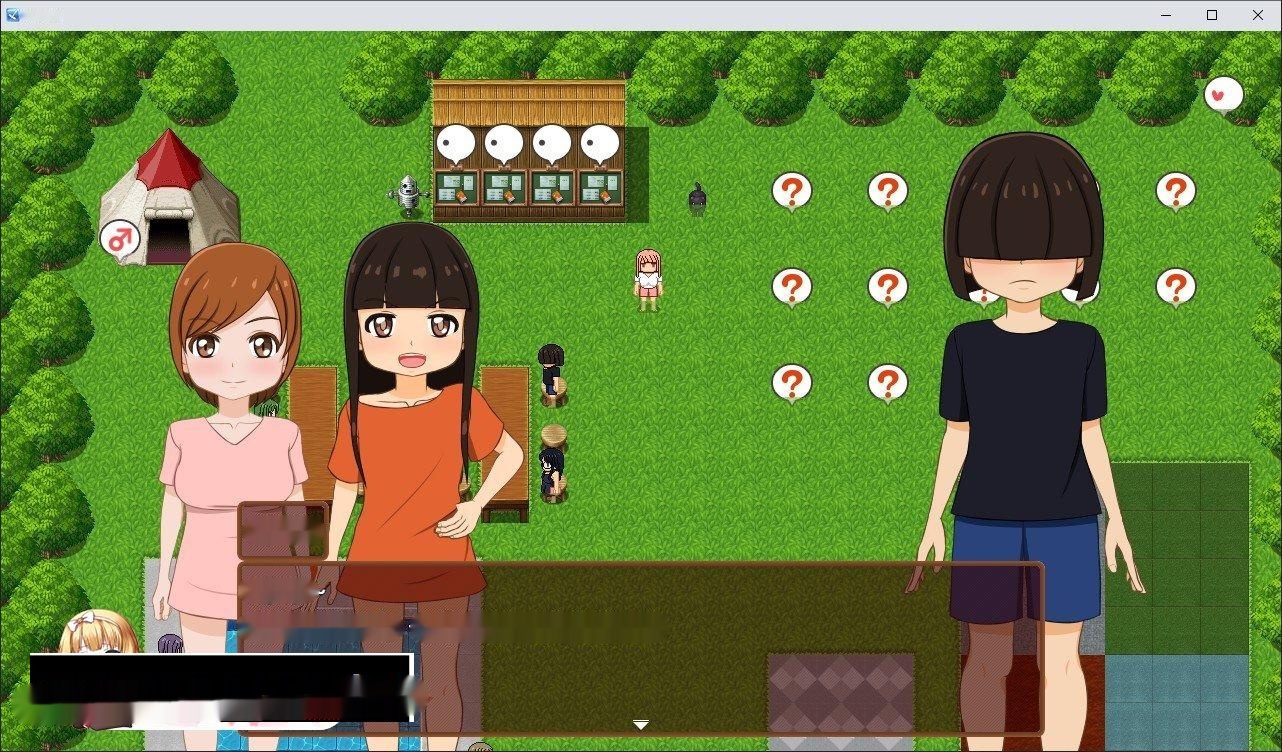Screen dimensions: 1282x752
Task: Click the leftmost notice board's white speech balloon
Action: pos(458,142)
